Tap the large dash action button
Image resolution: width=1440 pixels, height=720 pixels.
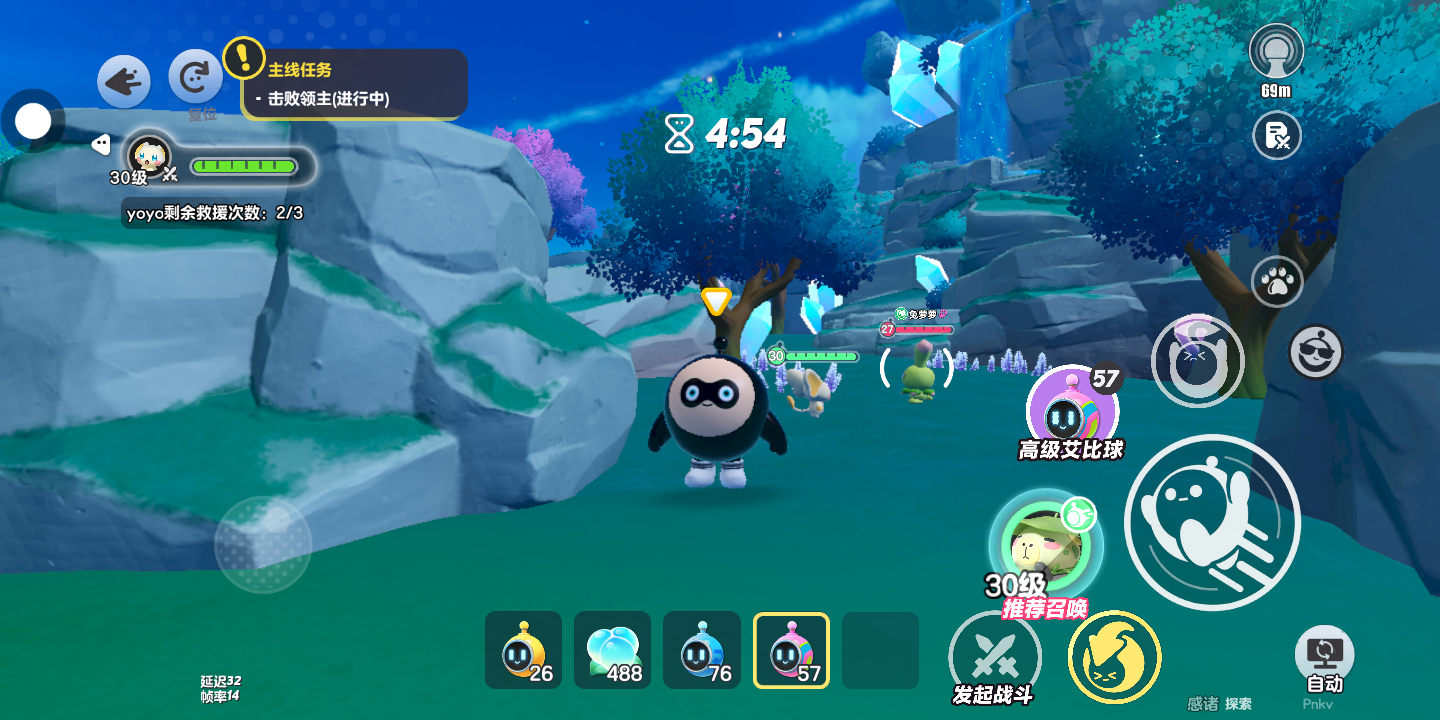[1211, 521]
